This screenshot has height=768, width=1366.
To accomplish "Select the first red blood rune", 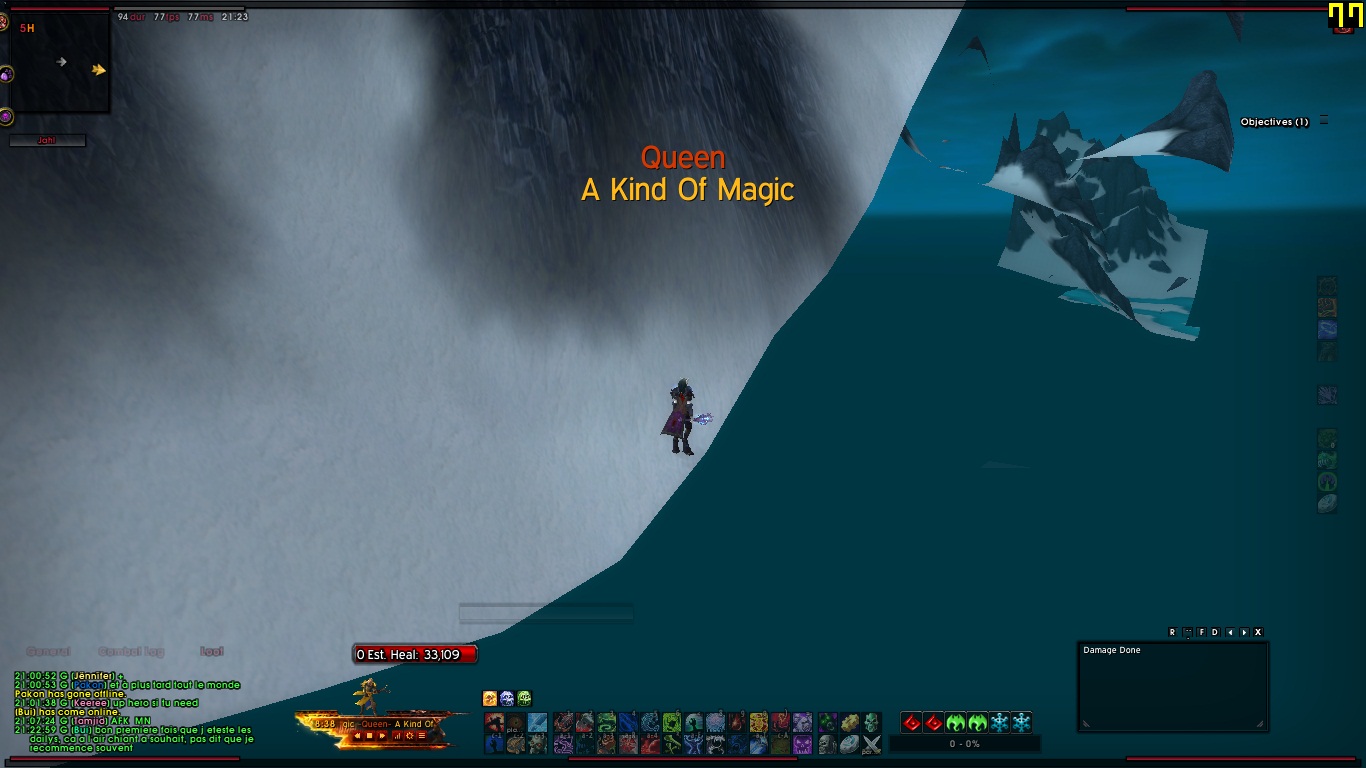I will (911, 722).
